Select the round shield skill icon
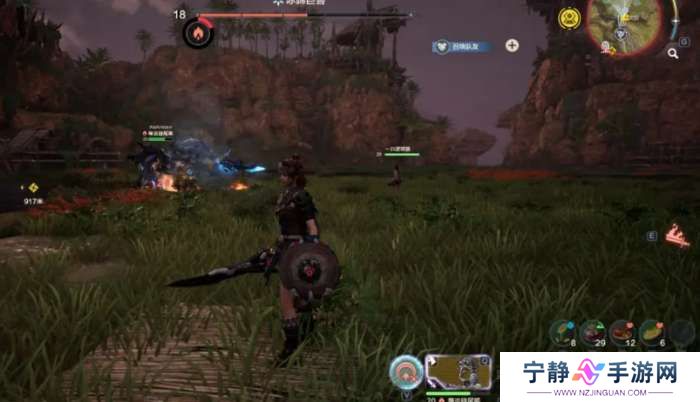 pyautogui.click(x=405, y=371)
